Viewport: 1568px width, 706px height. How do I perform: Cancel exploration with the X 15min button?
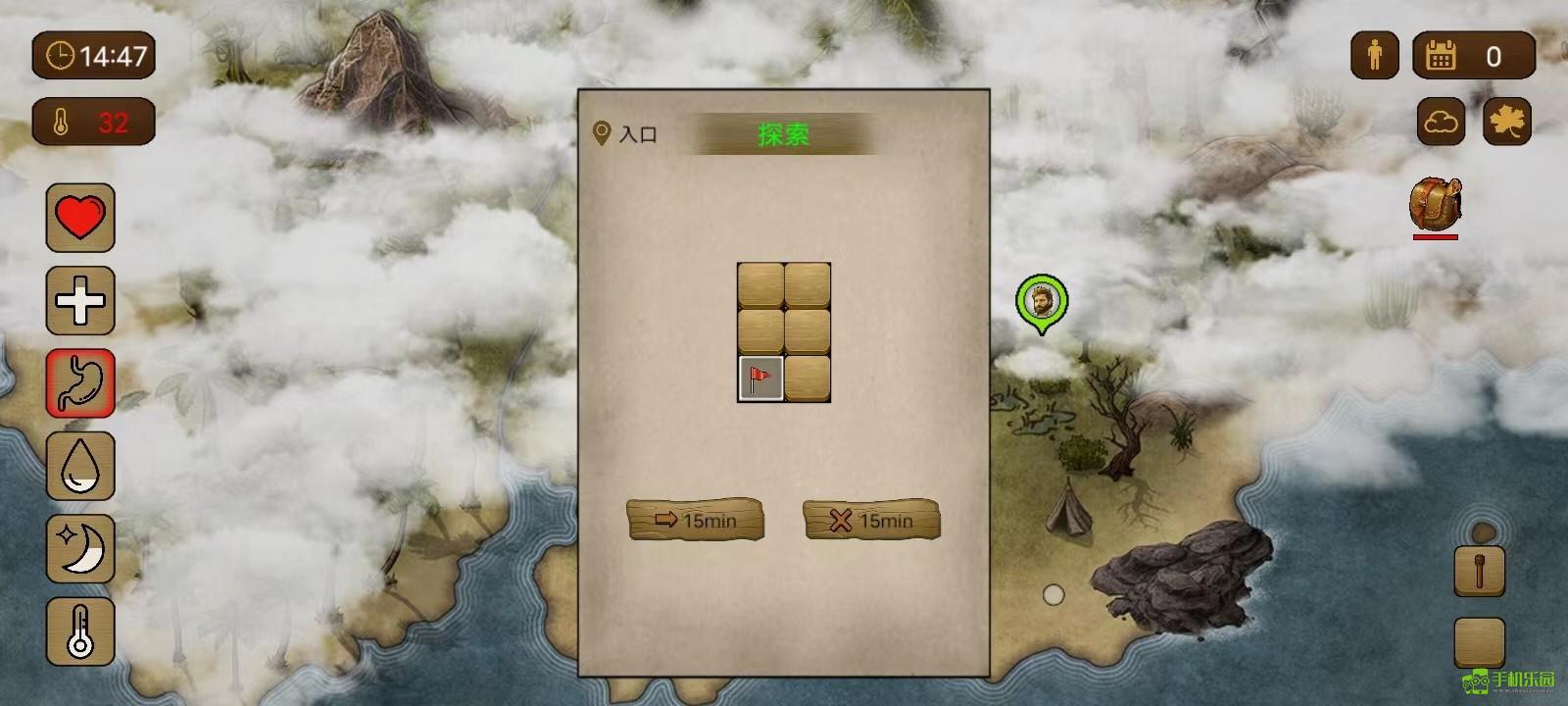pos(870,520)
